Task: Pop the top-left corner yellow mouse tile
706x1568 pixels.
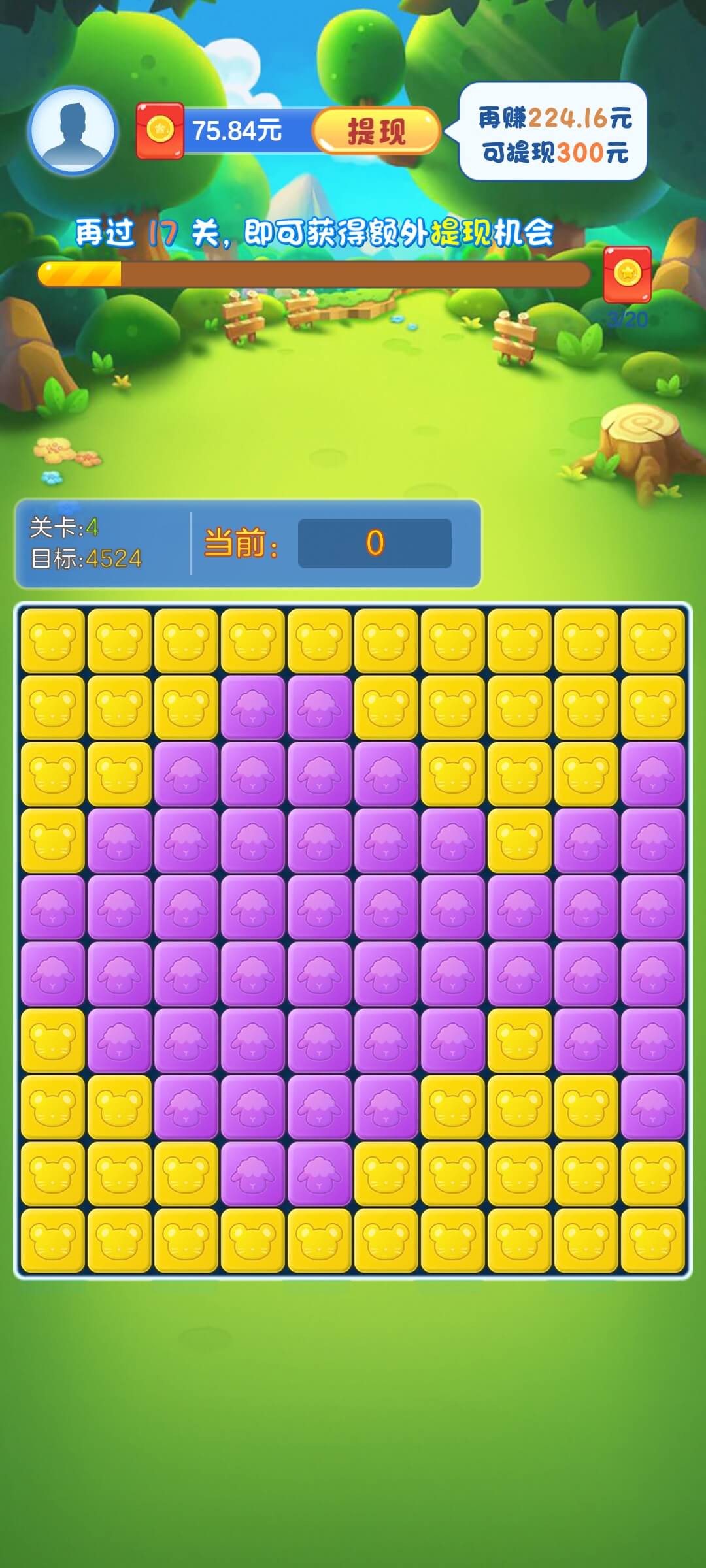Action: tap(53, 640)
